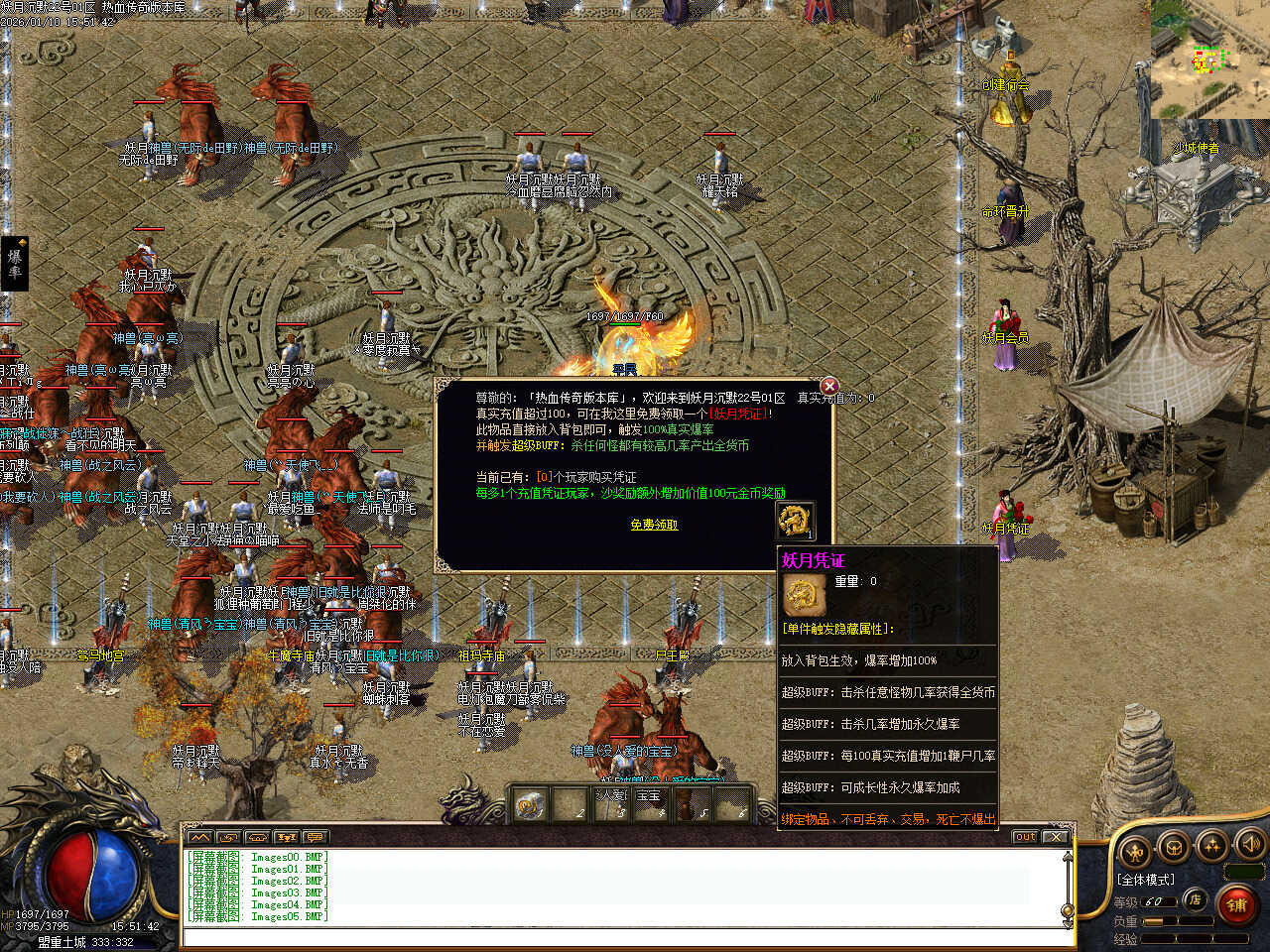1270x952 pixels.
Task: Click the chat log scrollbar handle
Action: pos(1068,910)
